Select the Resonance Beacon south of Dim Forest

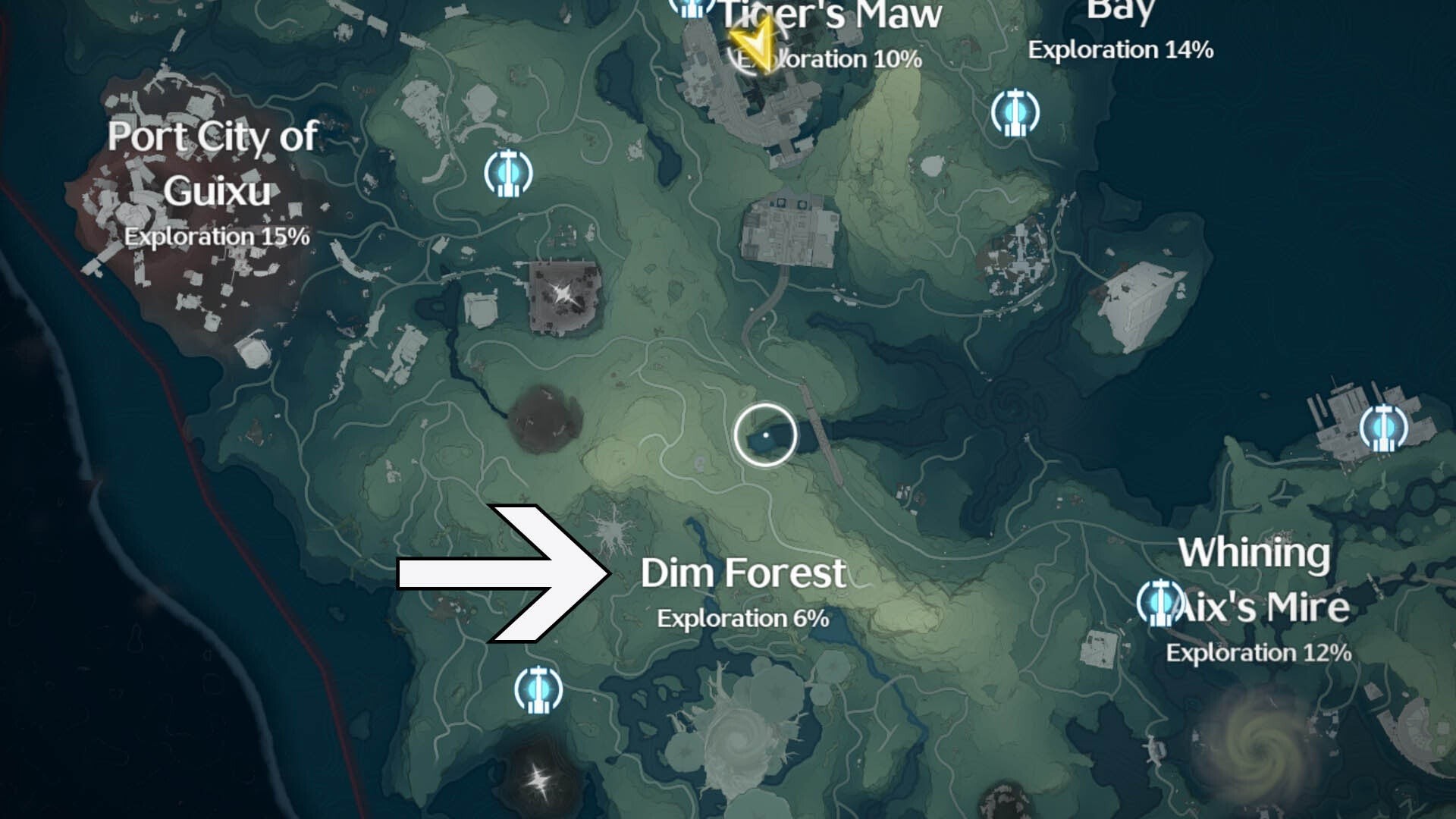(x=538, y=689)
